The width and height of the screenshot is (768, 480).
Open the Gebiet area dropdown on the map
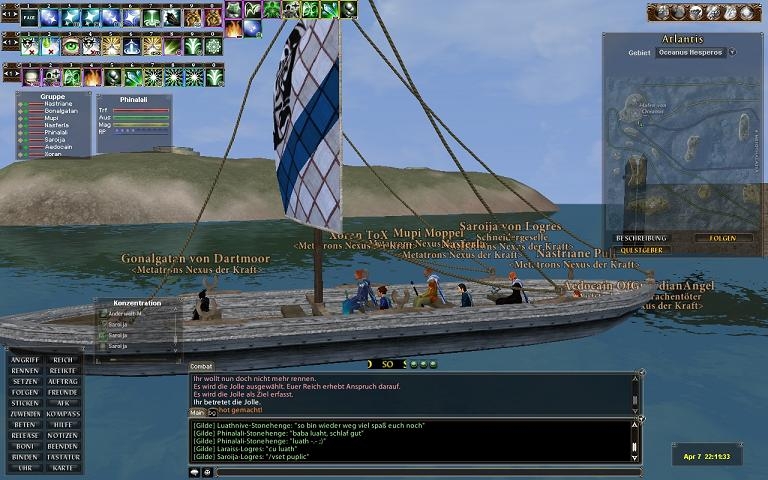[732, 52]
